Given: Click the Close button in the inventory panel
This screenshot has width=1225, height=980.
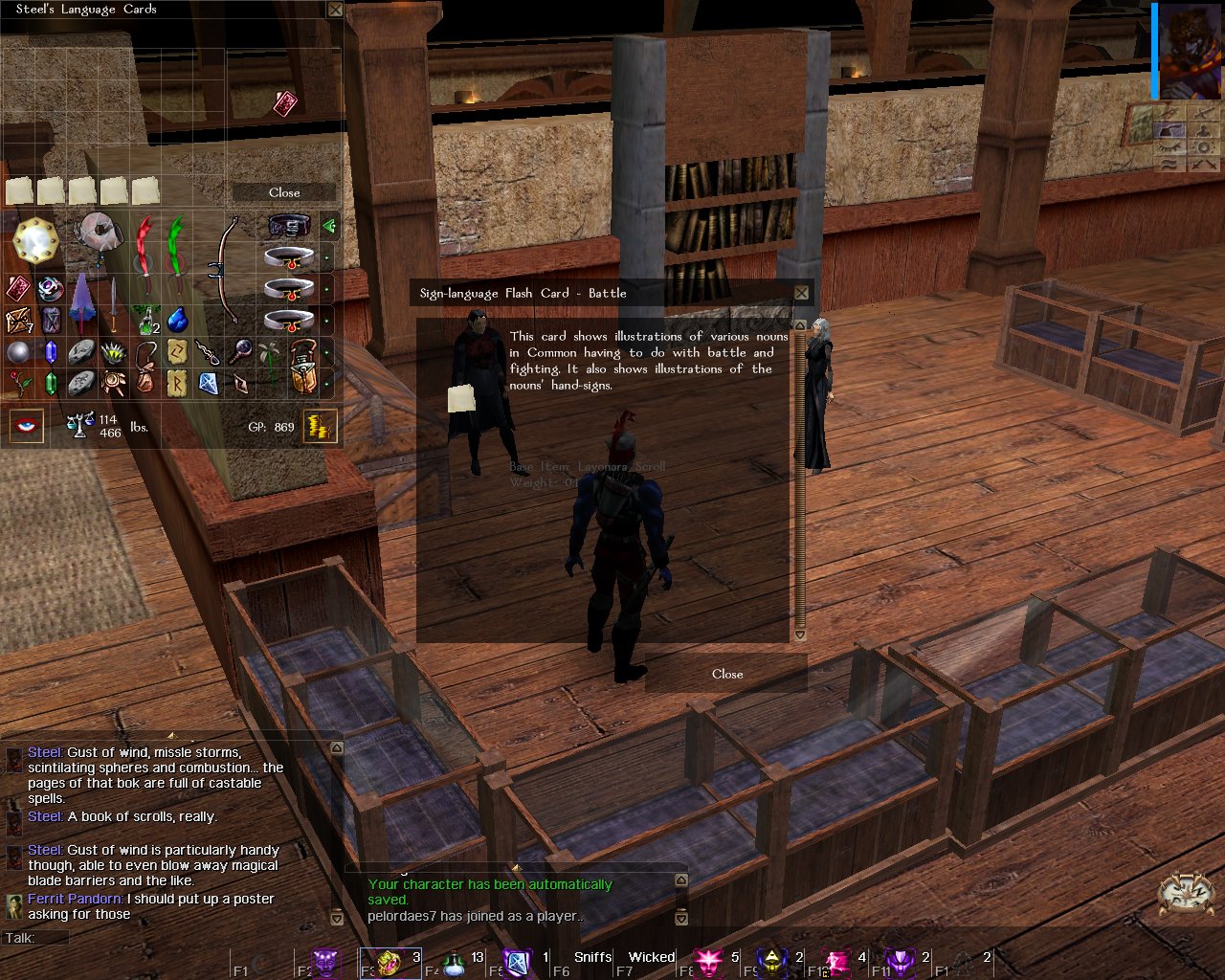Looking at the screenshot, I should click(x=284, y=192).
